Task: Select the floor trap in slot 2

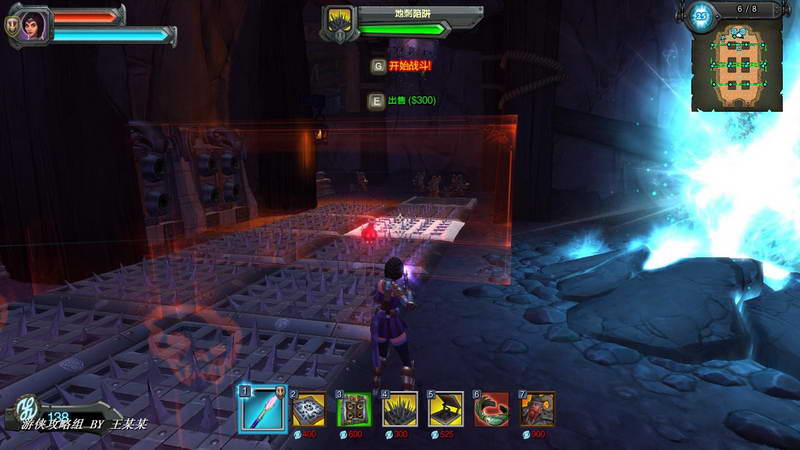Action: pos(309,409)
